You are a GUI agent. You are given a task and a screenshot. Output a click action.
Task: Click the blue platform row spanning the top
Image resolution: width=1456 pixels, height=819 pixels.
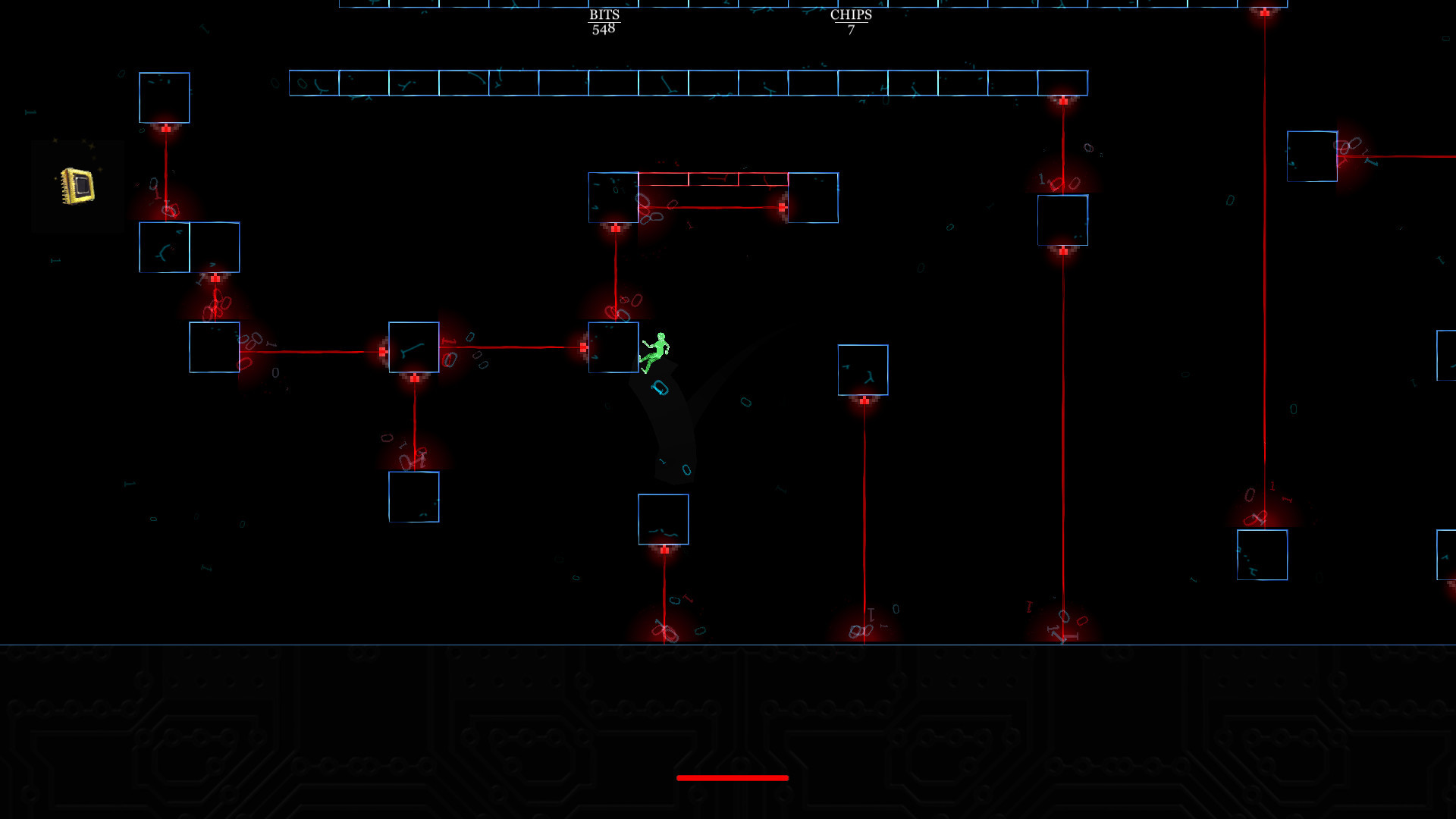click(682, 83)
